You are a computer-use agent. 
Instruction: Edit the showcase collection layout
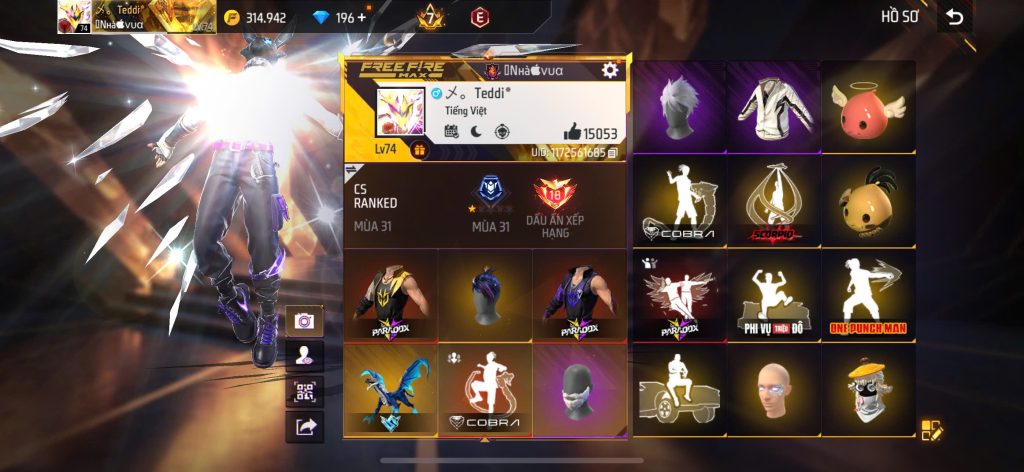(932, 430)
